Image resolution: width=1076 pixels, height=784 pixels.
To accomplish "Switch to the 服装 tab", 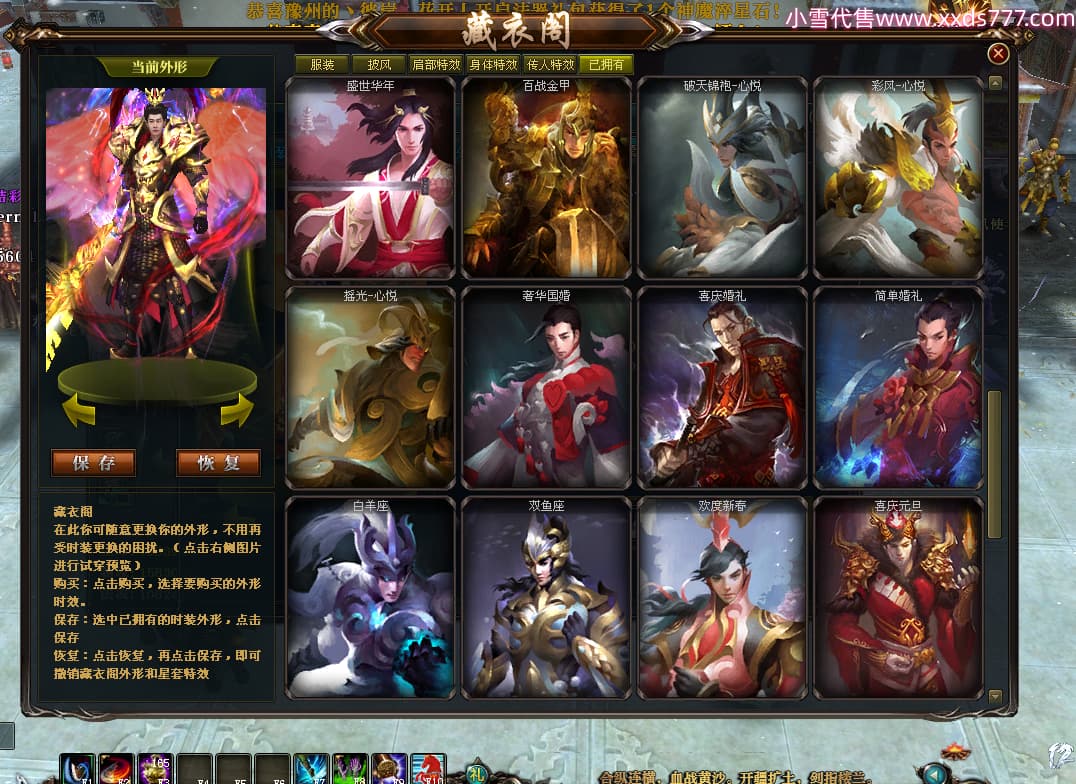I will (322, 65).
